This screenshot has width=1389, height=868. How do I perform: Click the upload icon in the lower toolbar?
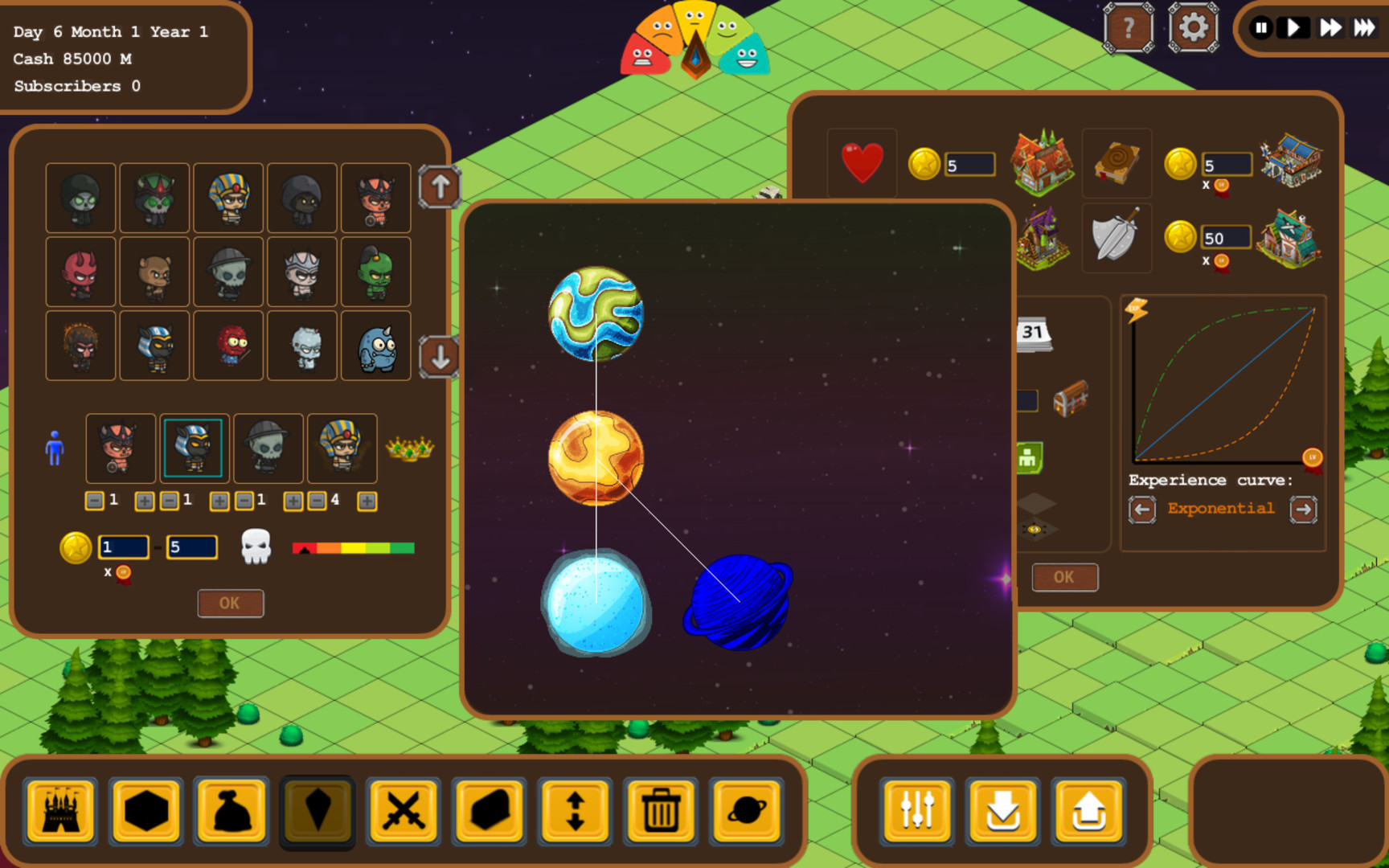pyautogui.click(x=1089, y=813)
